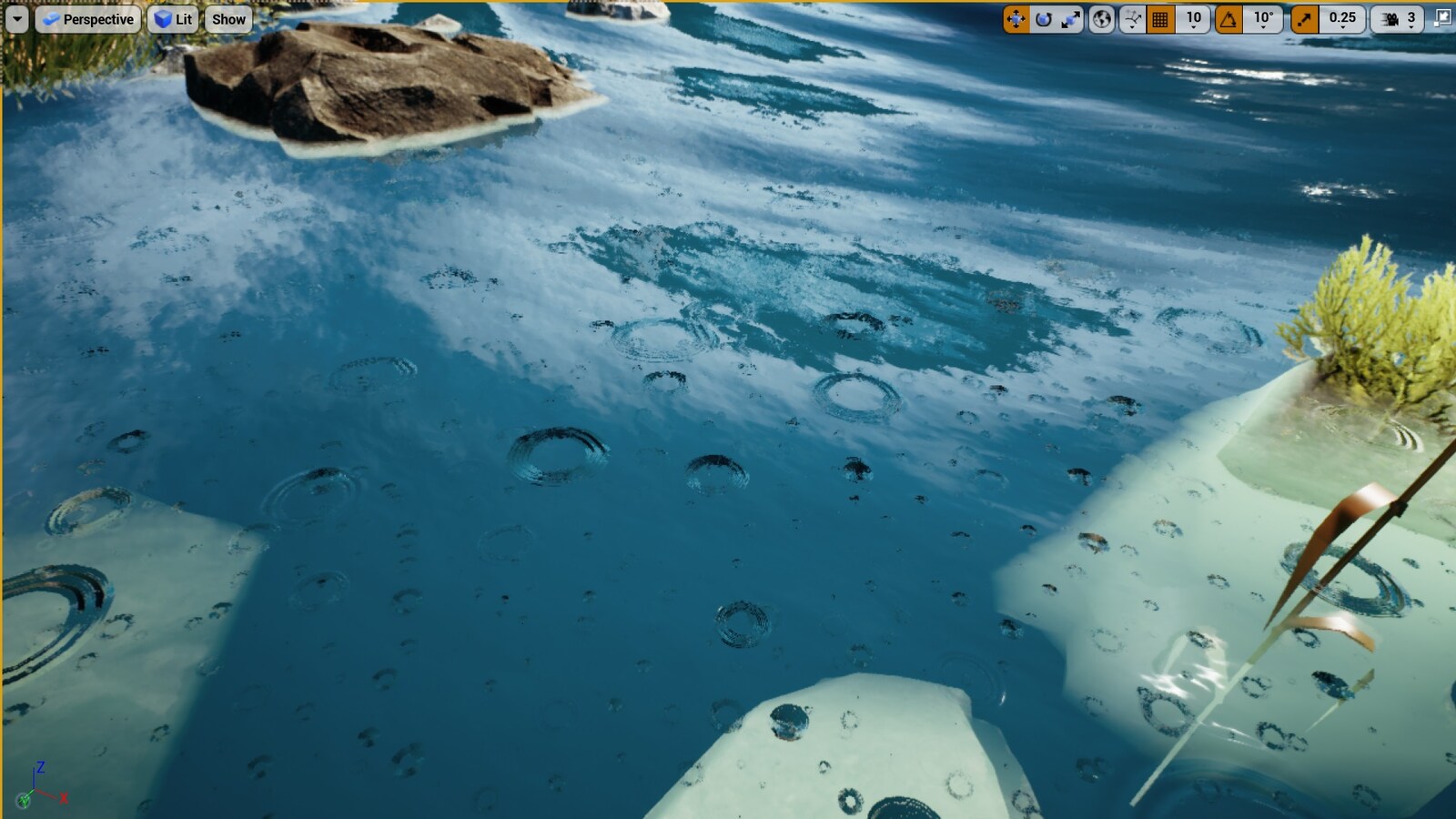
Task: Open the Show flags menu
Action: coord(227,18)
